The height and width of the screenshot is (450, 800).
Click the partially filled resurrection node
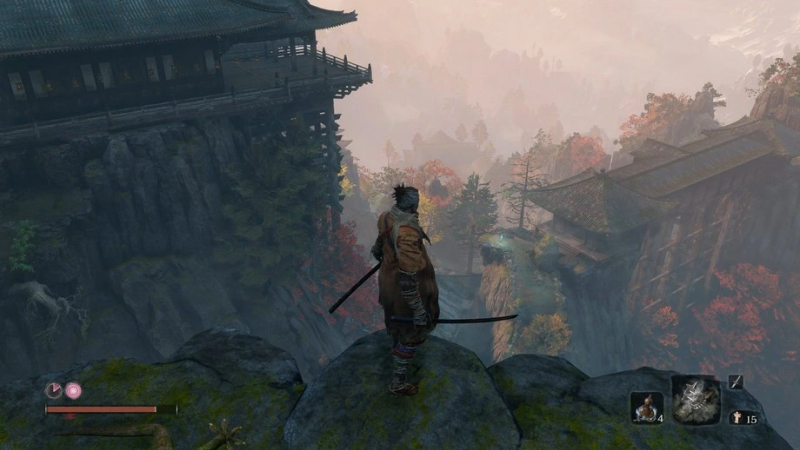click(x=54, y=391)
